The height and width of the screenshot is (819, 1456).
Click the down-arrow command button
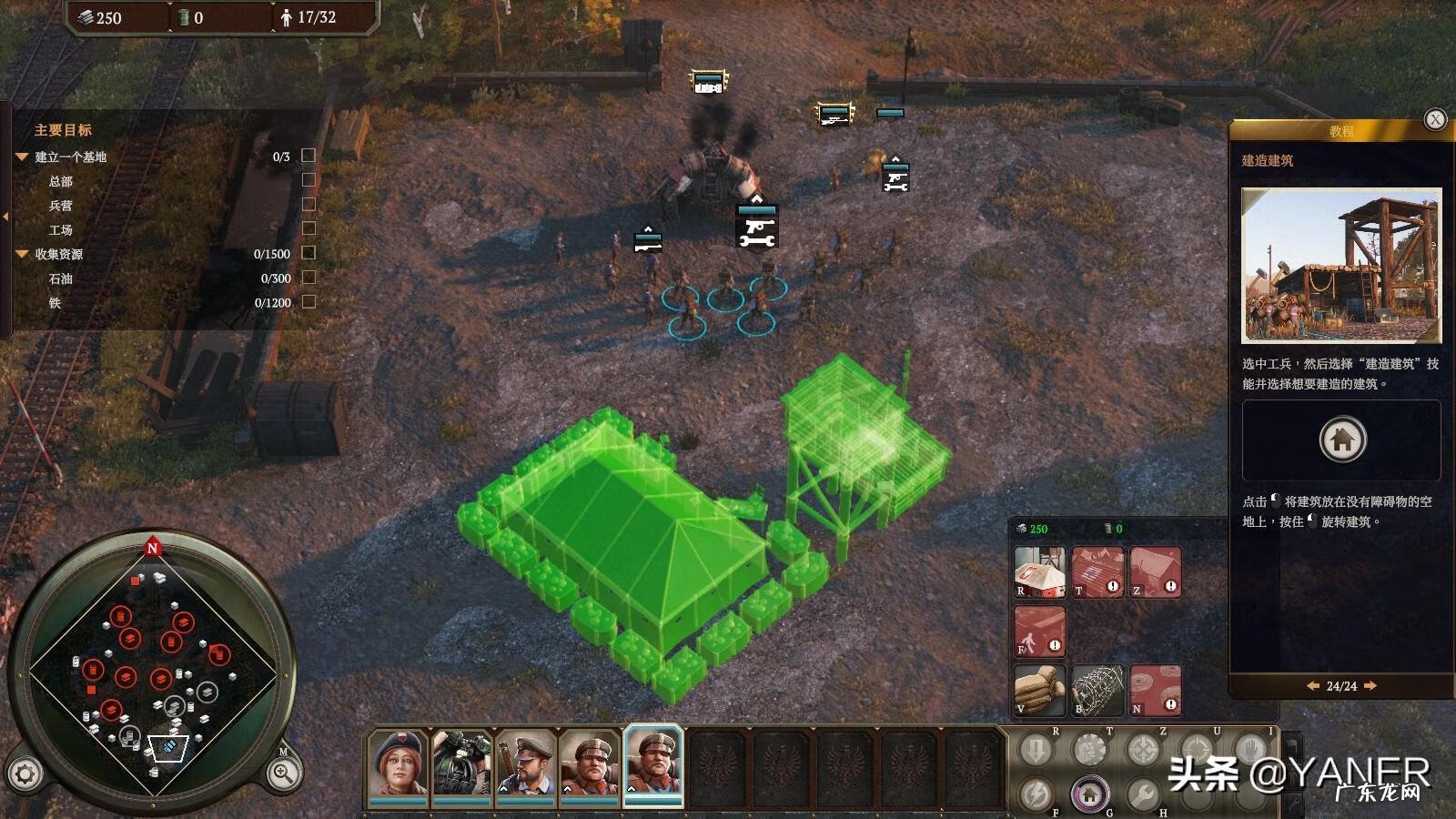(1036, 751)
